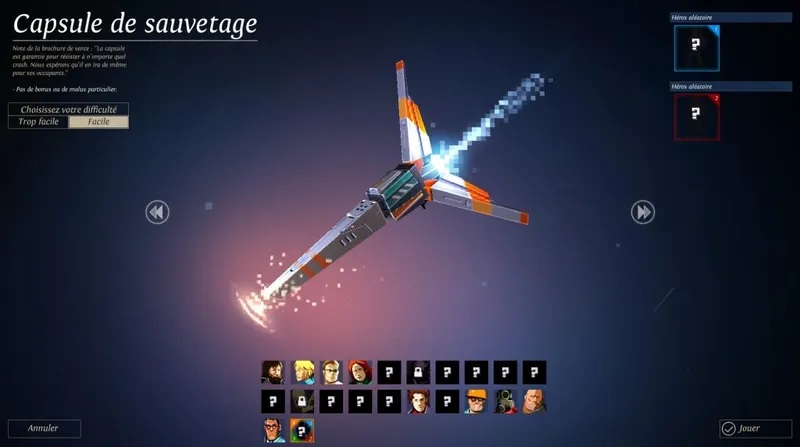Pick the dark bearded hero portrait
Image resolution: width=800 pixels, height=447 pixels.
[x=274, y=373]
